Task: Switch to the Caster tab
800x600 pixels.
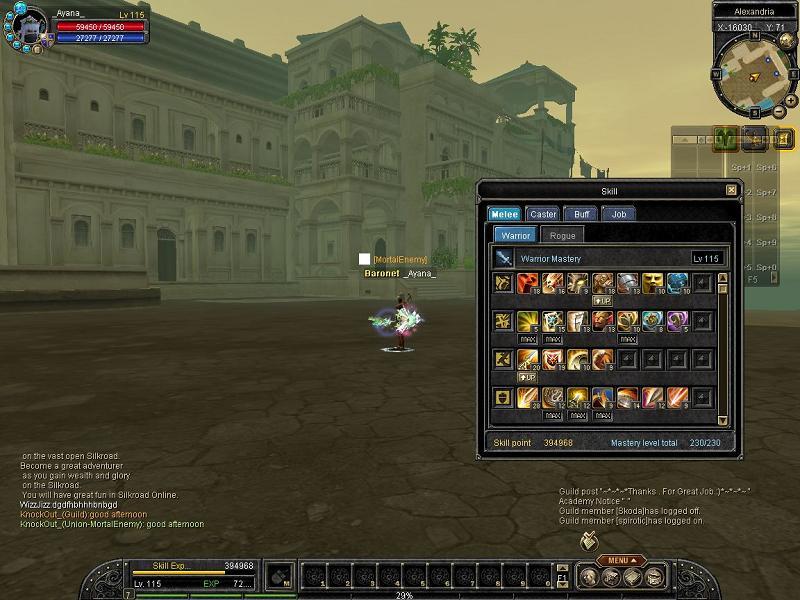Action: (543, 214)
